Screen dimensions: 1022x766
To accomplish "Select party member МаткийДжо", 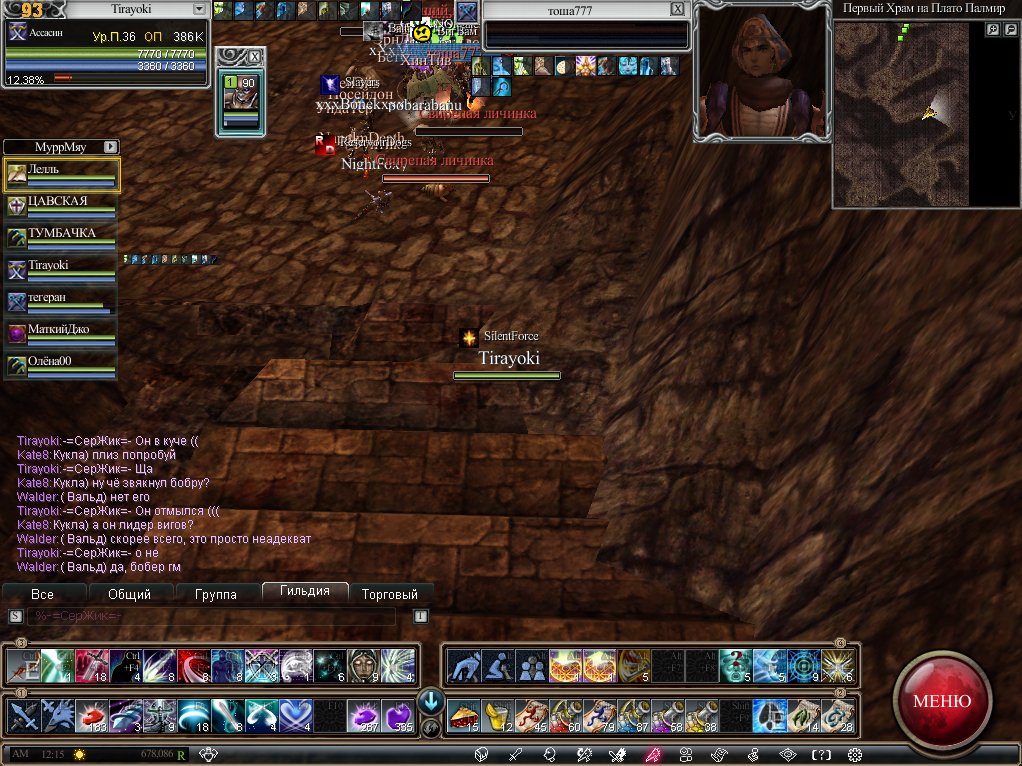I will 62,334.
